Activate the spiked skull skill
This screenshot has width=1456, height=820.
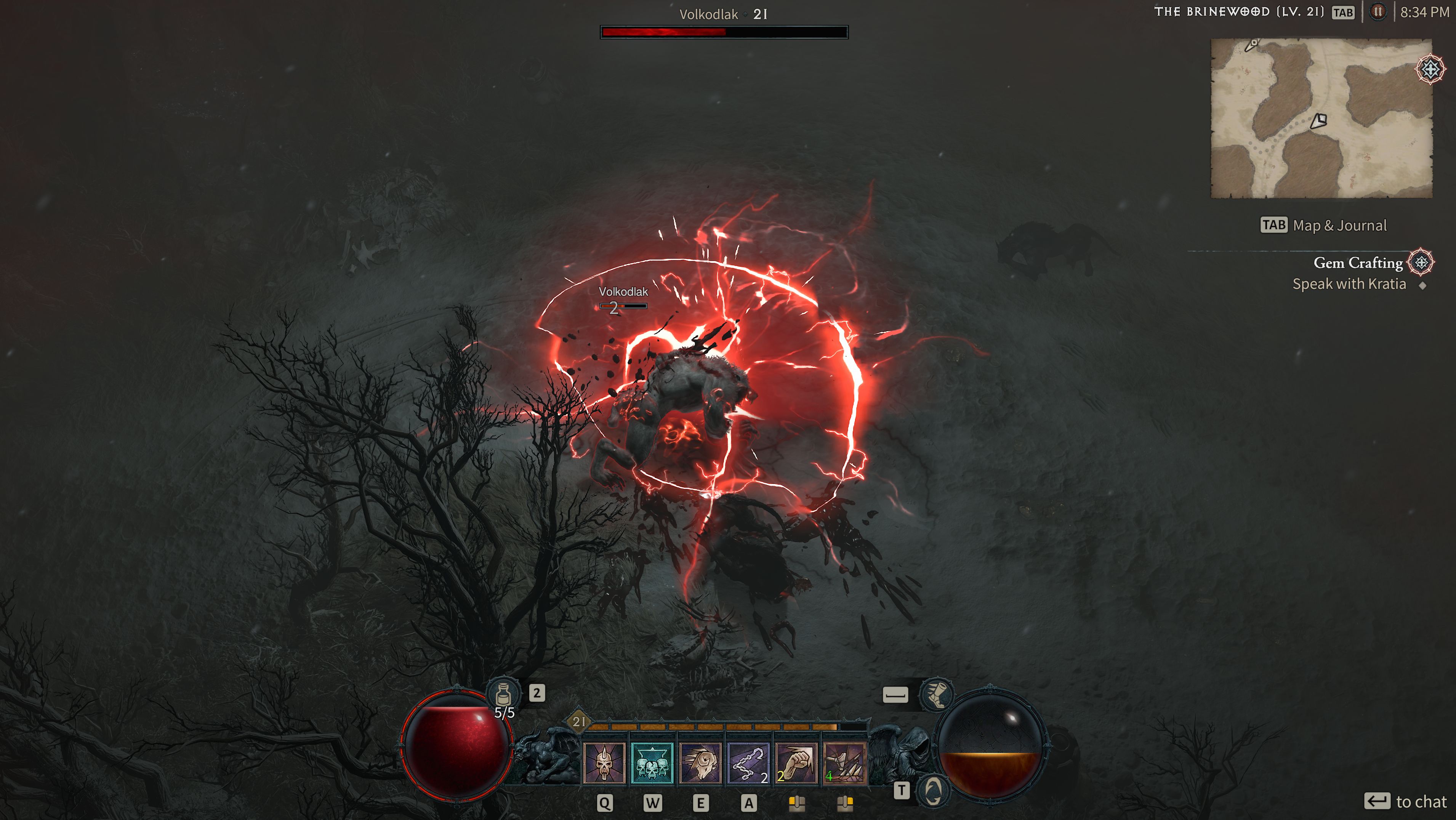(604, 764)
